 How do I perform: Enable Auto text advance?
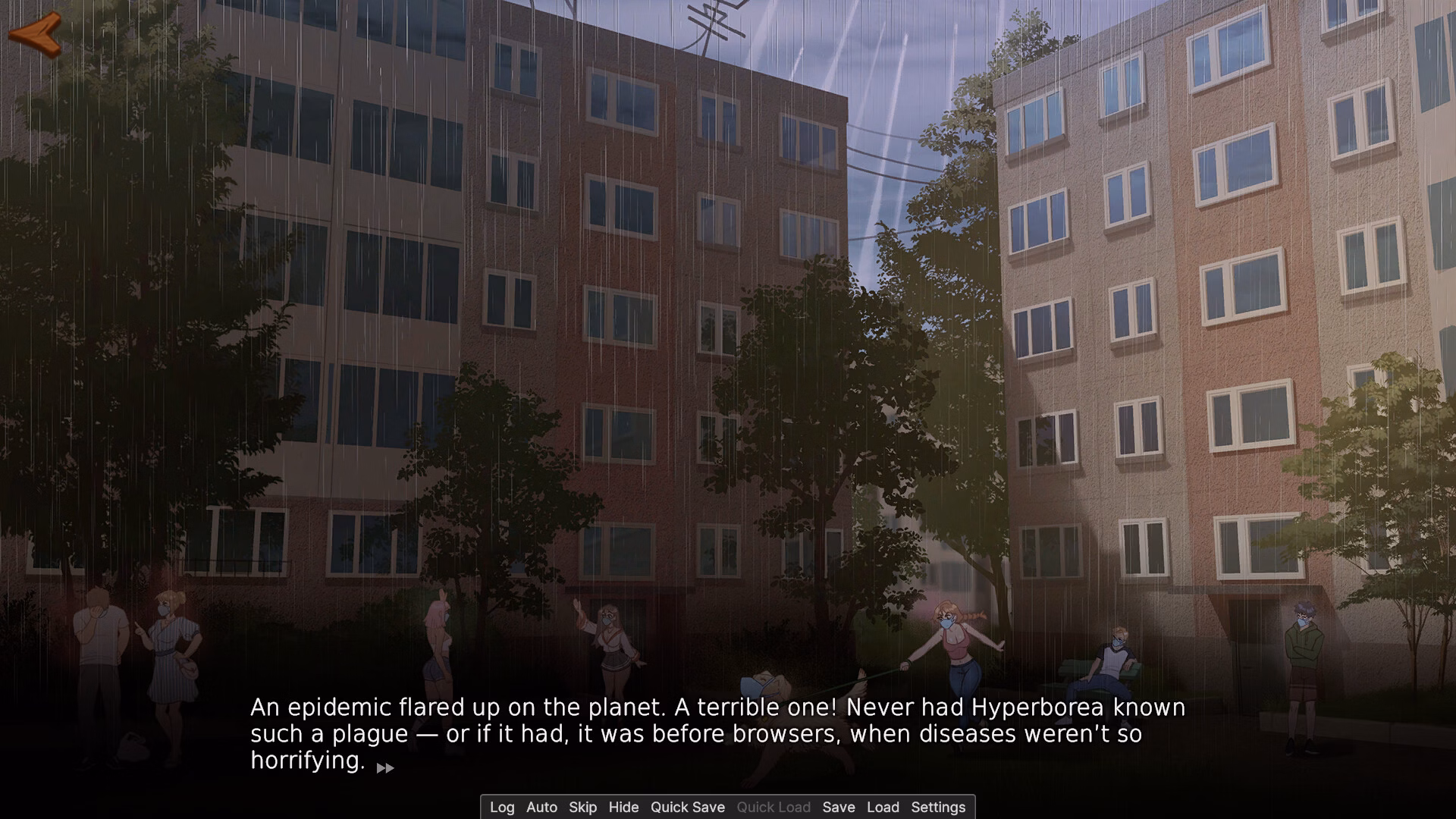(541, 807)
